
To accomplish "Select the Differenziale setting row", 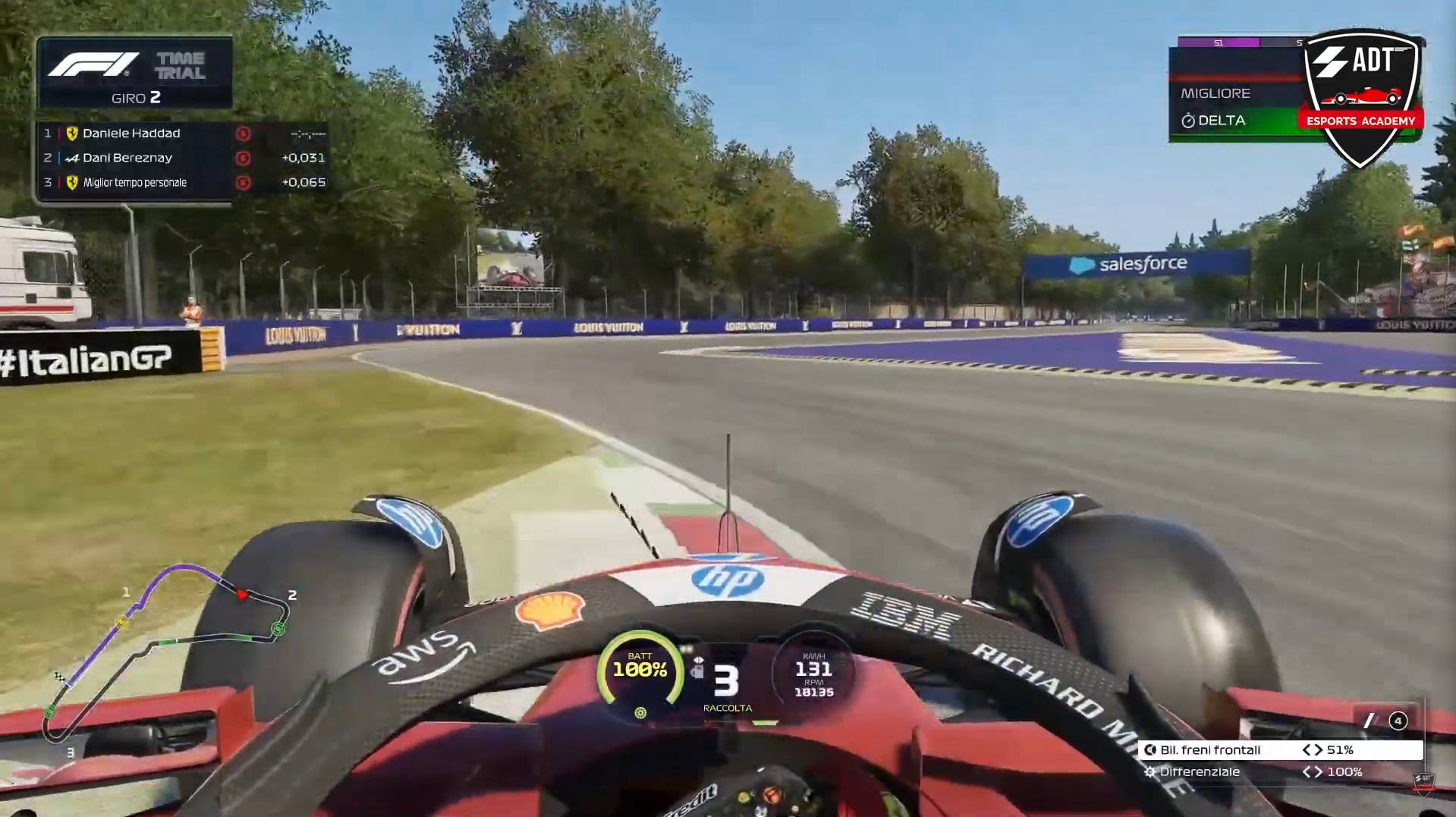I will pyautogui.click(x=1281, y=771).
